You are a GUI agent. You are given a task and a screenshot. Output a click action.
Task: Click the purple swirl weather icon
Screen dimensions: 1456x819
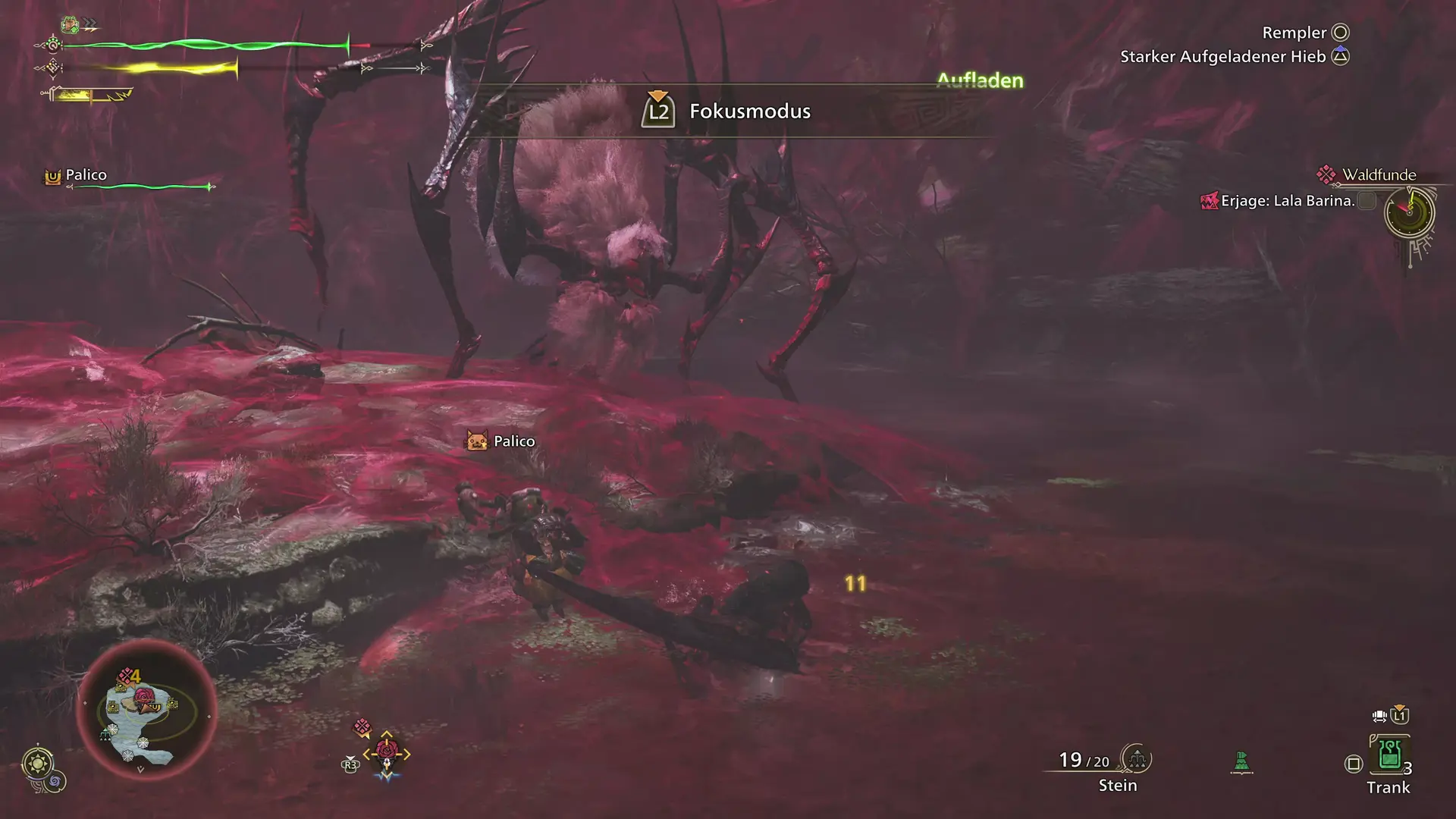point(56,781)
